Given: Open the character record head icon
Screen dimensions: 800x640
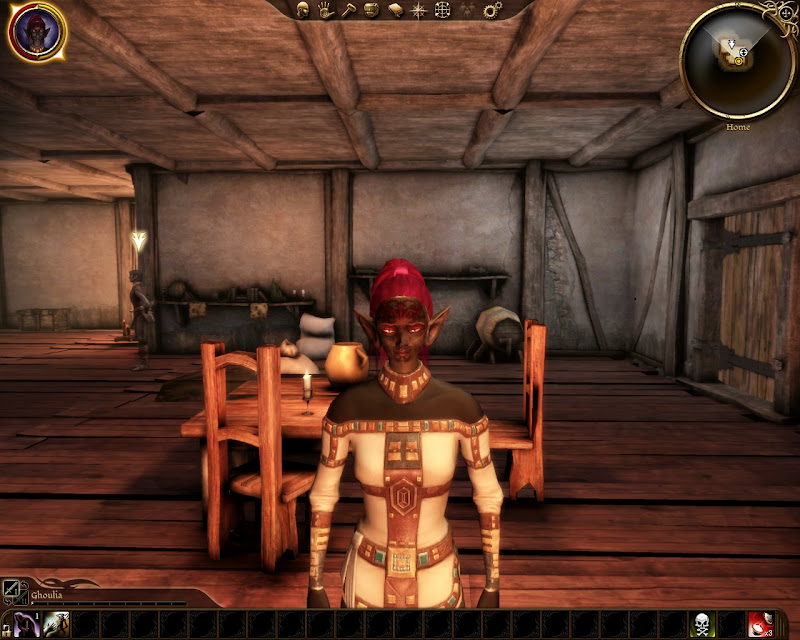Looking at the screenshot, I should [302, 10].
